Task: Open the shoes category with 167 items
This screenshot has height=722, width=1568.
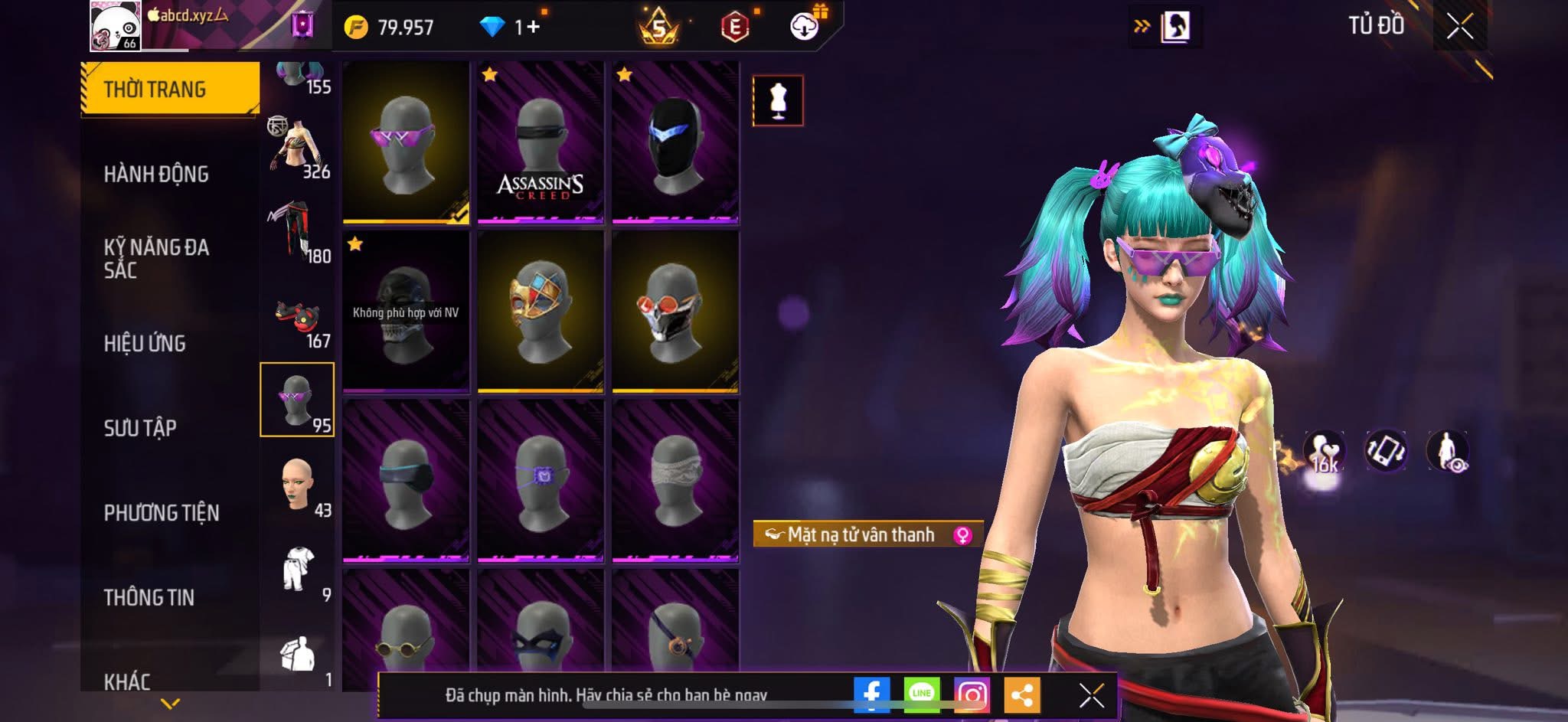Action: pos(297,315)
